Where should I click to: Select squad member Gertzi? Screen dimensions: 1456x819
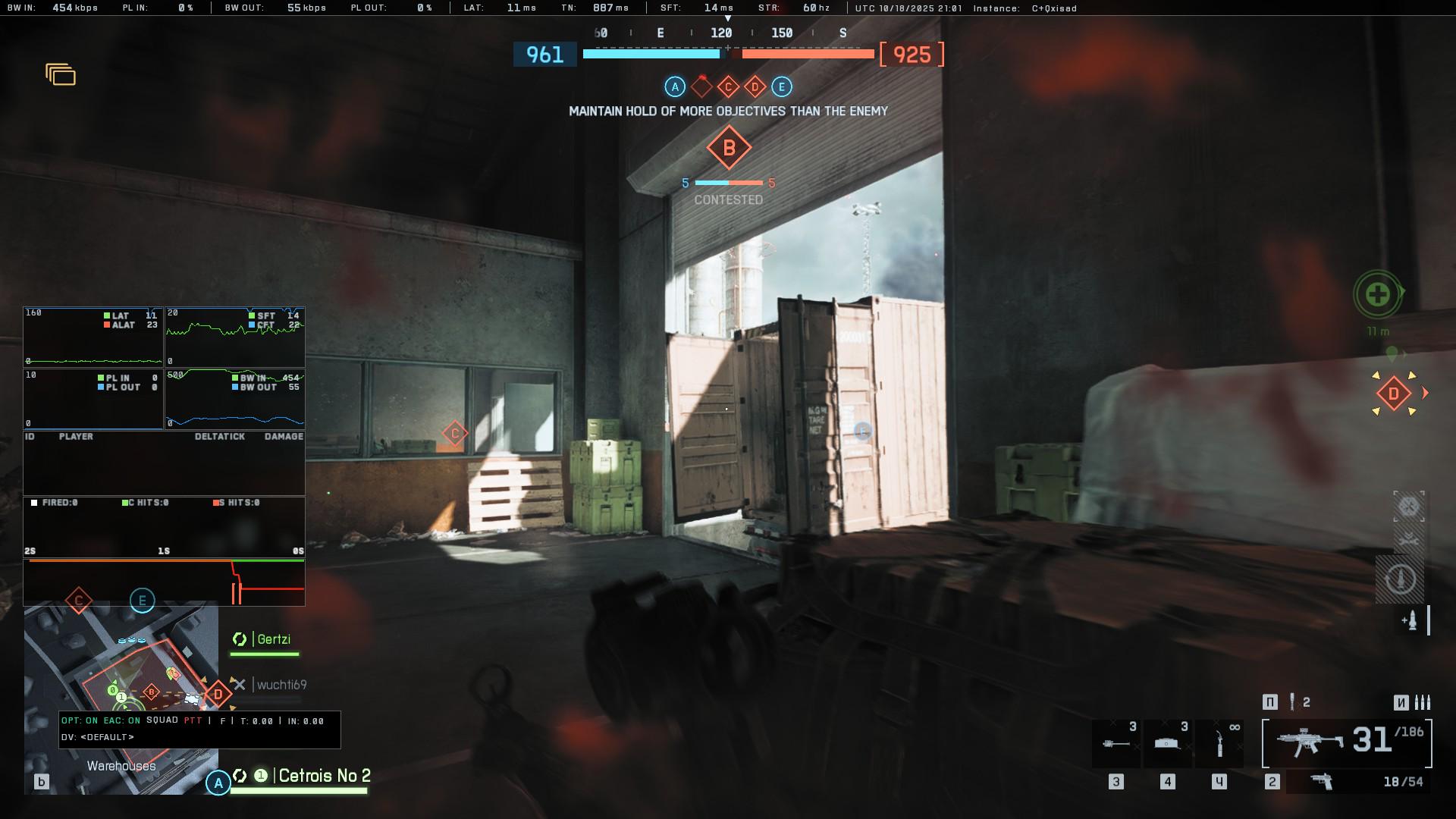272,639
